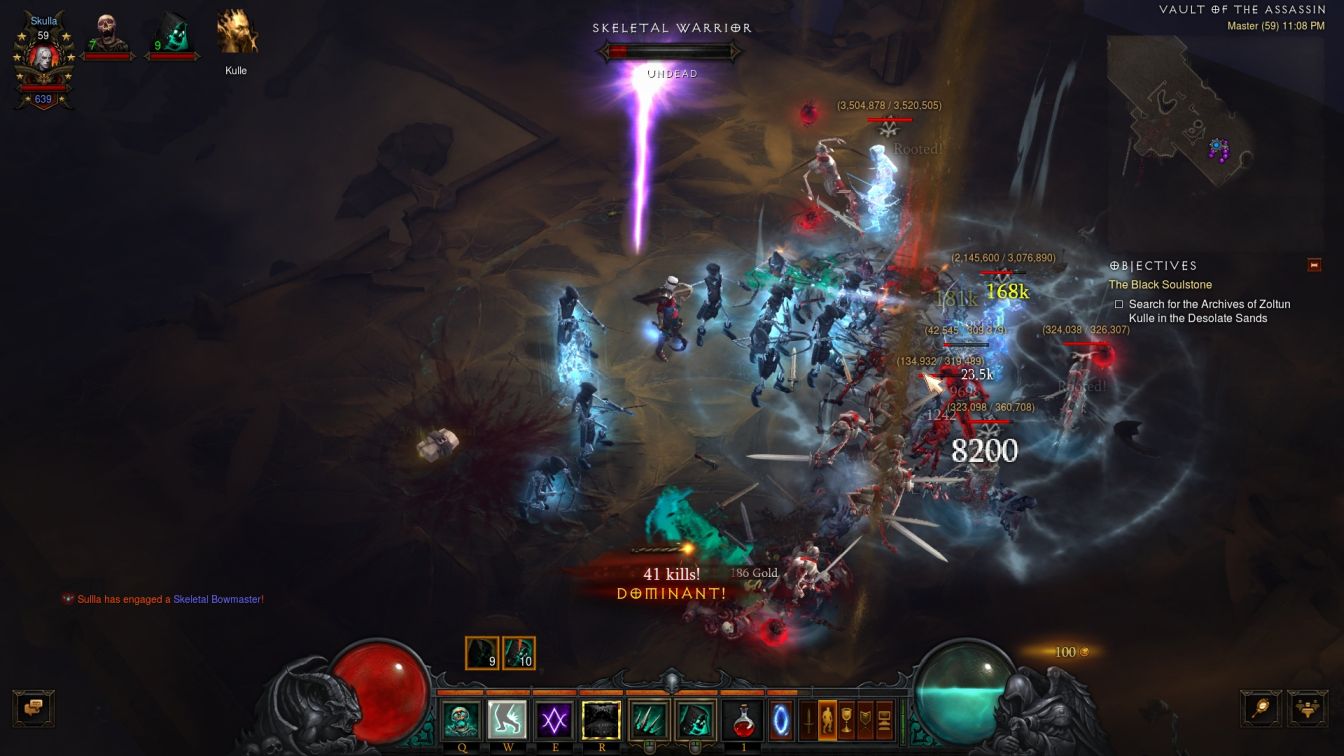This screenshot has width=1344, height=756.
Task: Select the Kulle follower portrait
Action: coord(237,33)
